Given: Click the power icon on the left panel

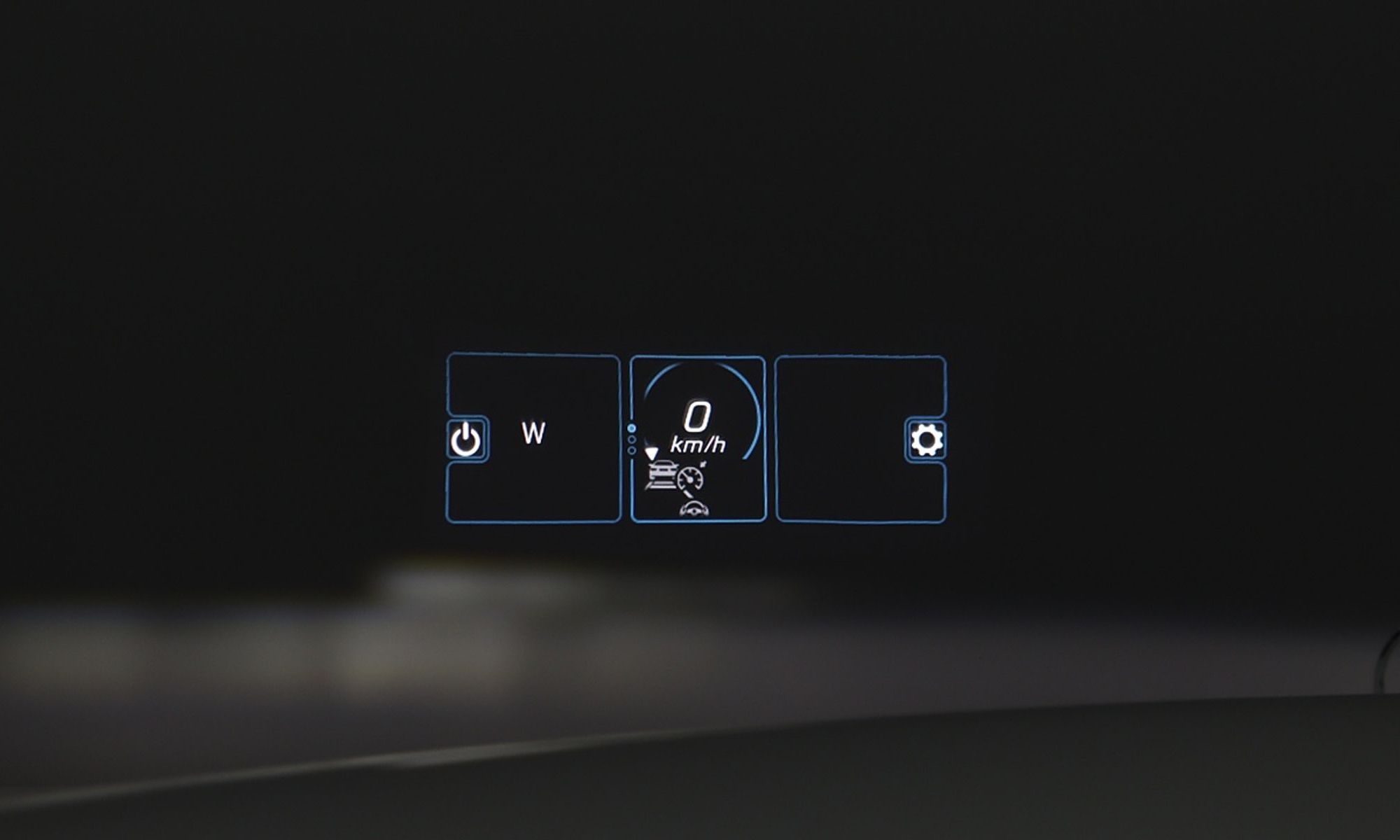Looking at the screenshot, I should click(x=466, y=440).
